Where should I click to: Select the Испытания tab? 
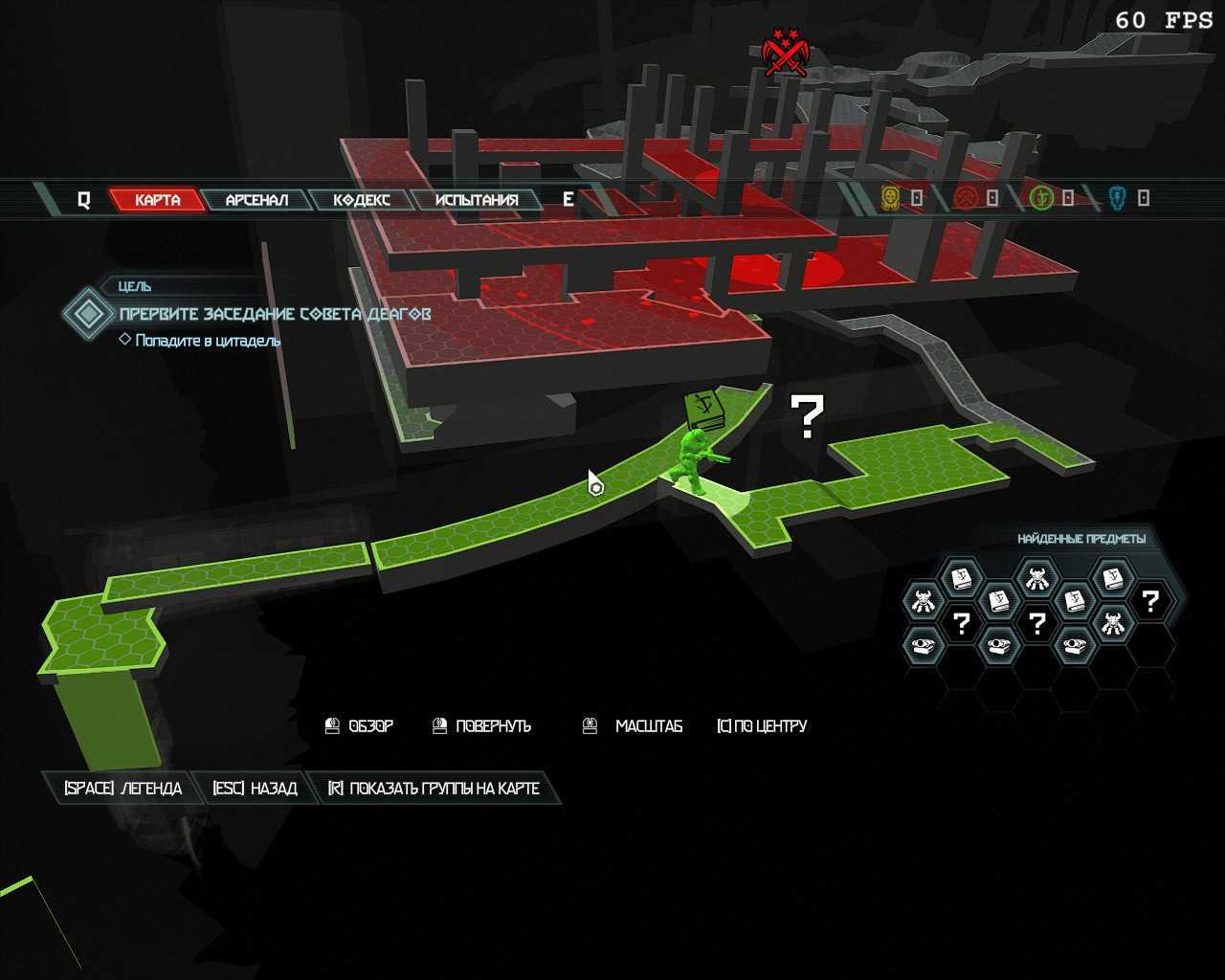[476, 200]
